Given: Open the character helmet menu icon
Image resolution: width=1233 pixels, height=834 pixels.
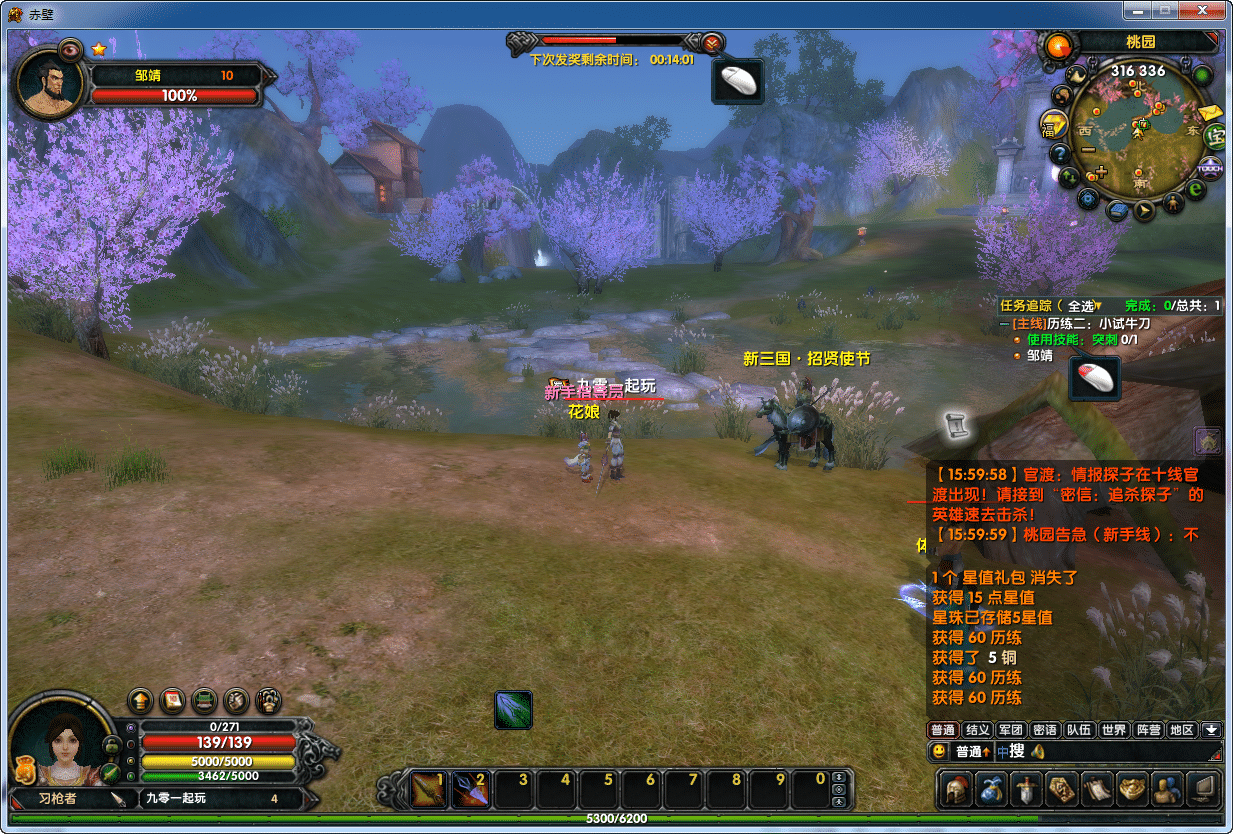Looking at the screenshot, I should tap(958, 789).
